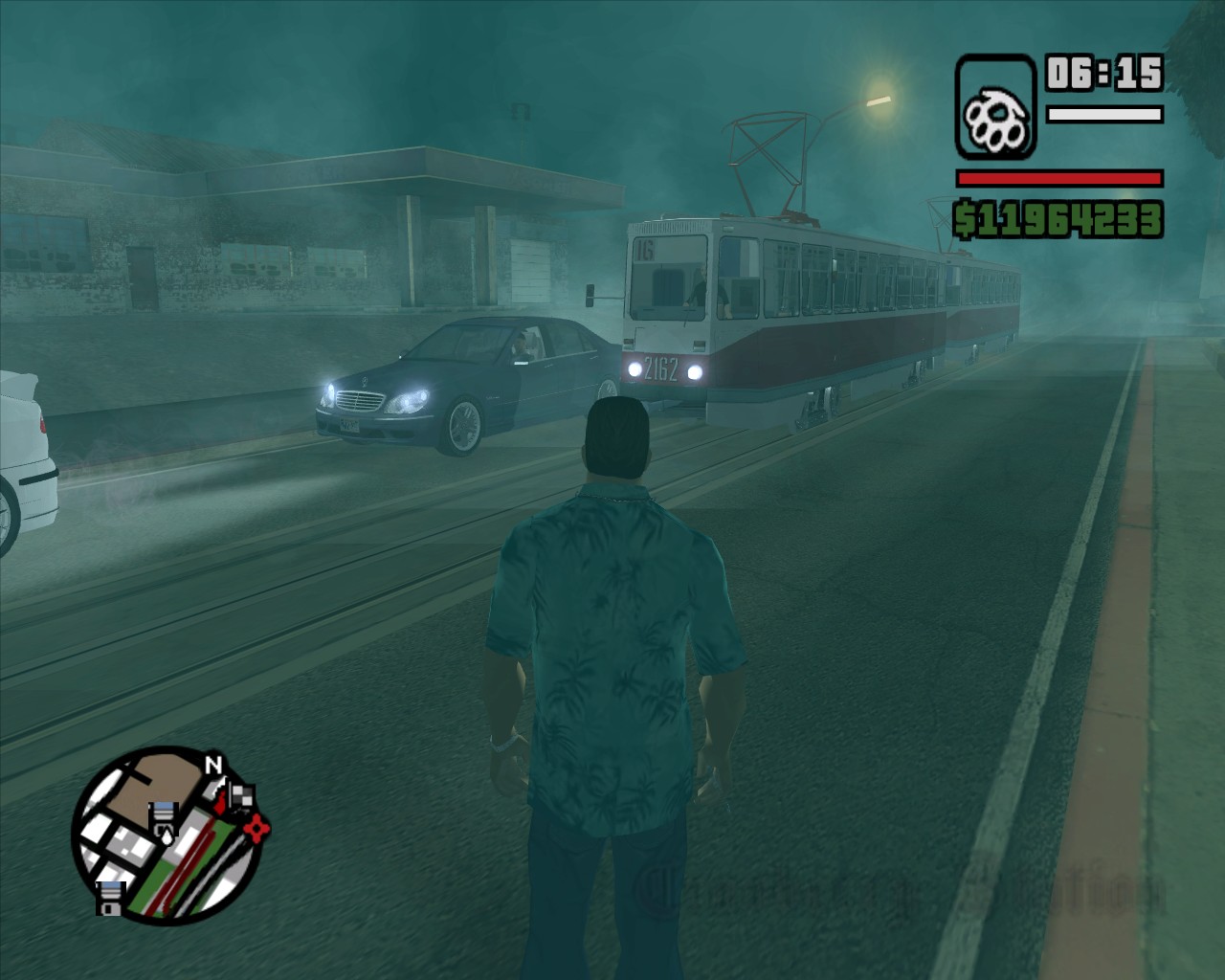Viewport: 1225px width, 980px height.
Task: Click the checkered flag blip on the minimap
Action: pos(243,796)
